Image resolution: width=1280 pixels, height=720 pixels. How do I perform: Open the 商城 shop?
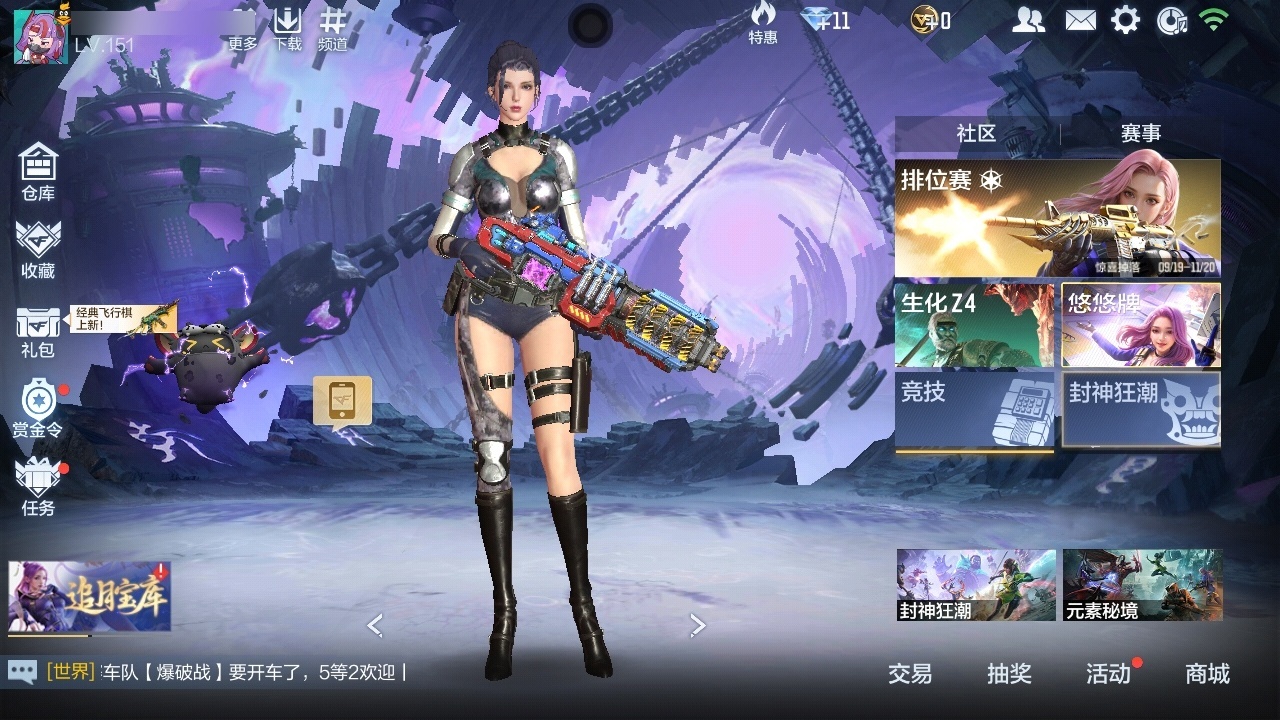click(1207, 674)
